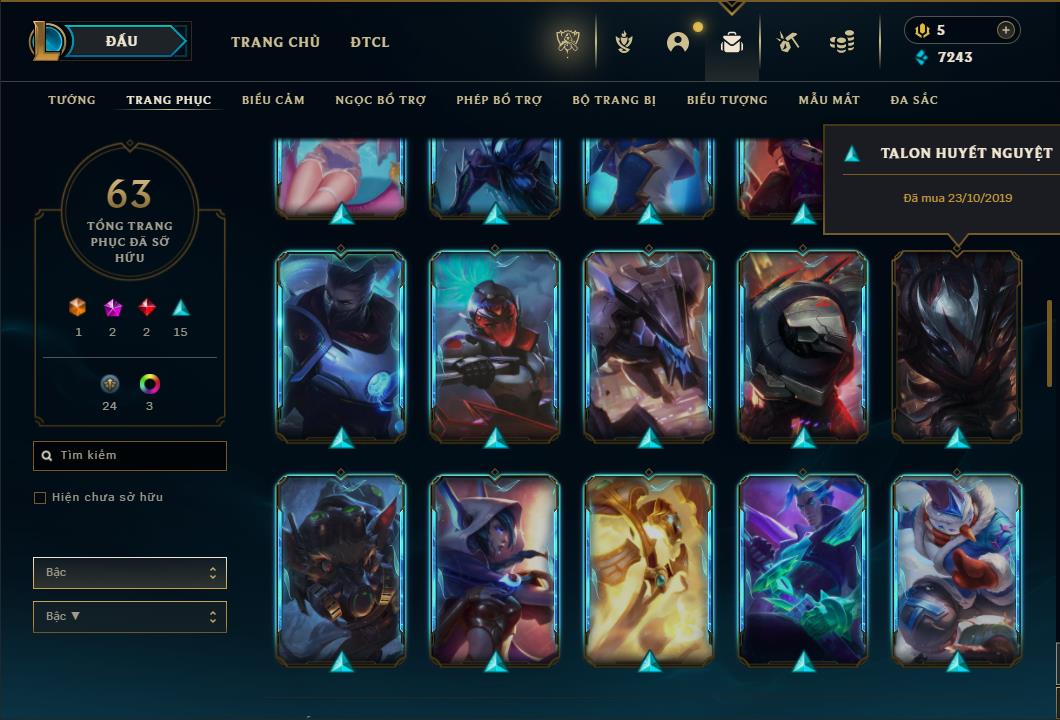Add RP with the plus button
The width and height of the screenshot is (1060, 720).
coord(1005,30)
